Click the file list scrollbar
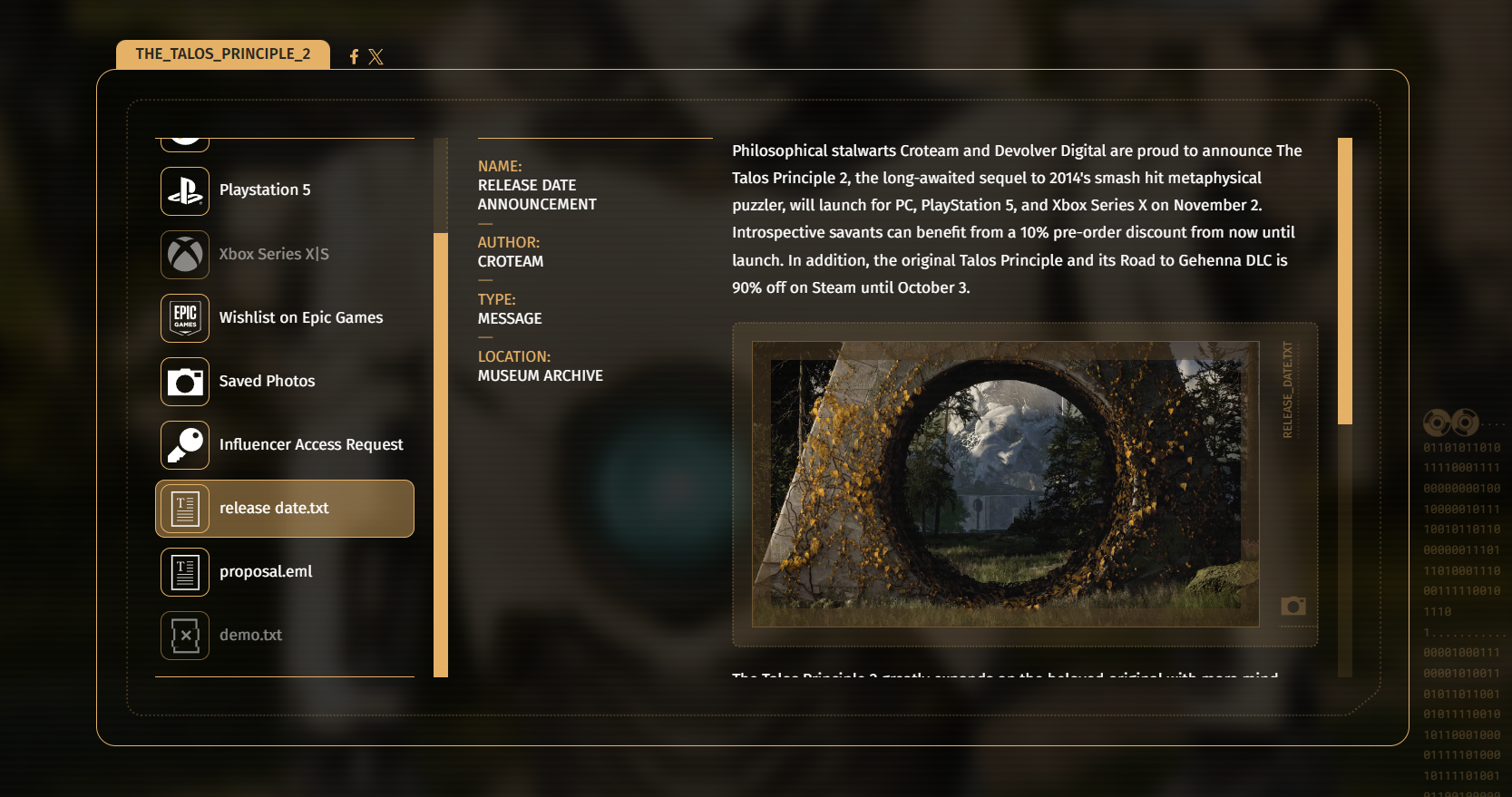This screenshot has height=797, width=1512. (441, 453)
